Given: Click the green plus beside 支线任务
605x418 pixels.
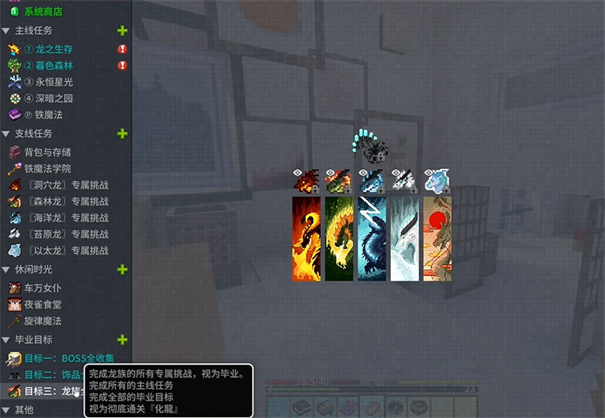Looking at the screenshot, I should click(x=122, y=134).
